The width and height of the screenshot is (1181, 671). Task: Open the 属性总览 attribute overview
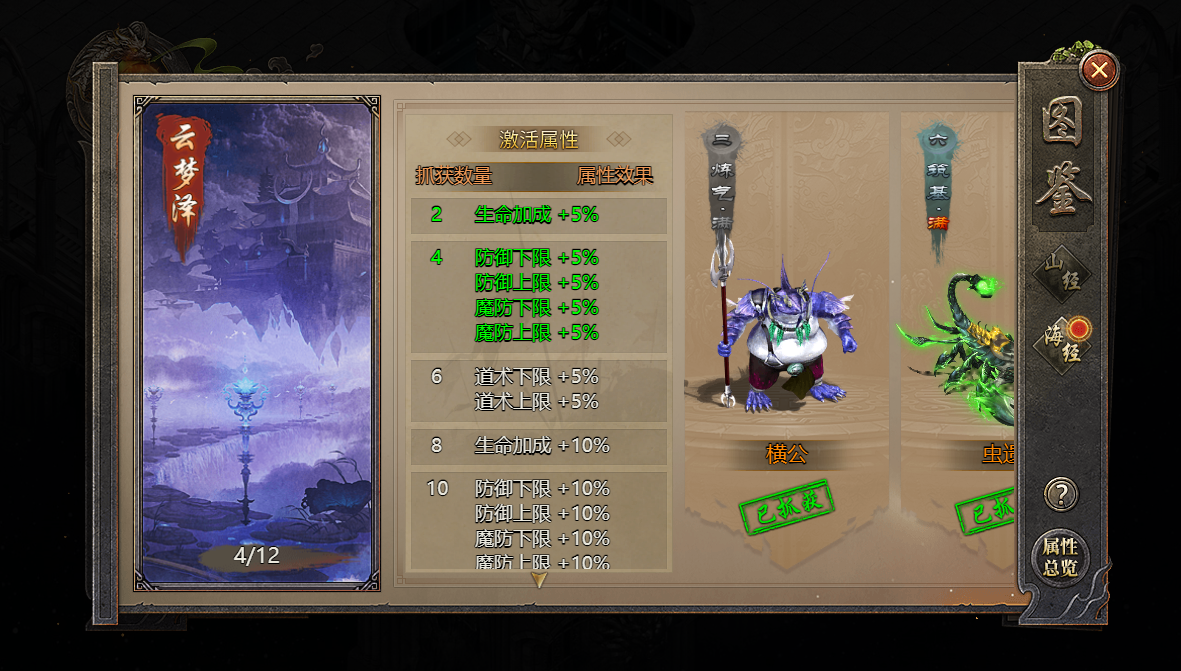[x=1060, y=558]
